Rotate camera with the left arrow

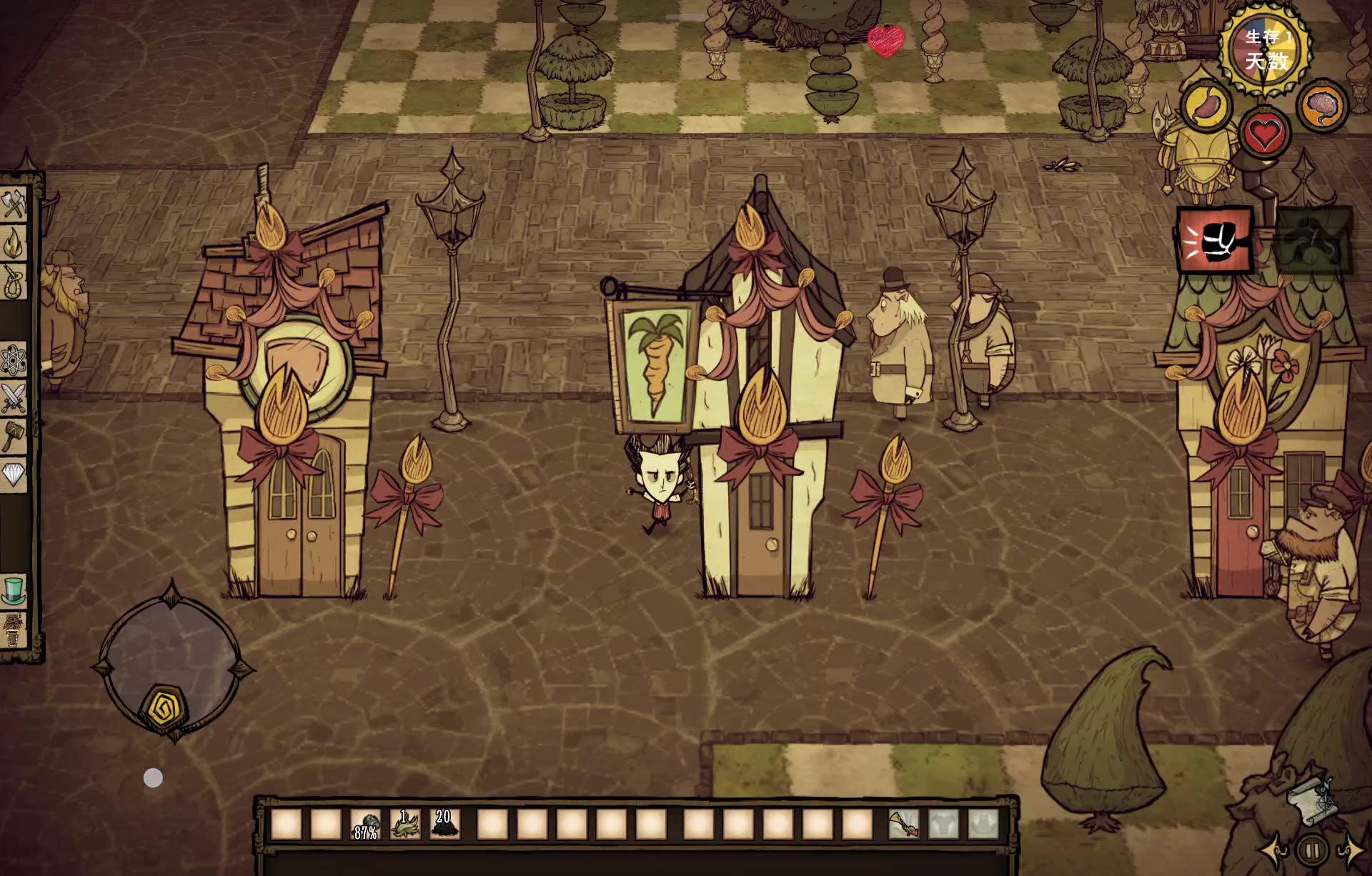[x=1273, y=850]
